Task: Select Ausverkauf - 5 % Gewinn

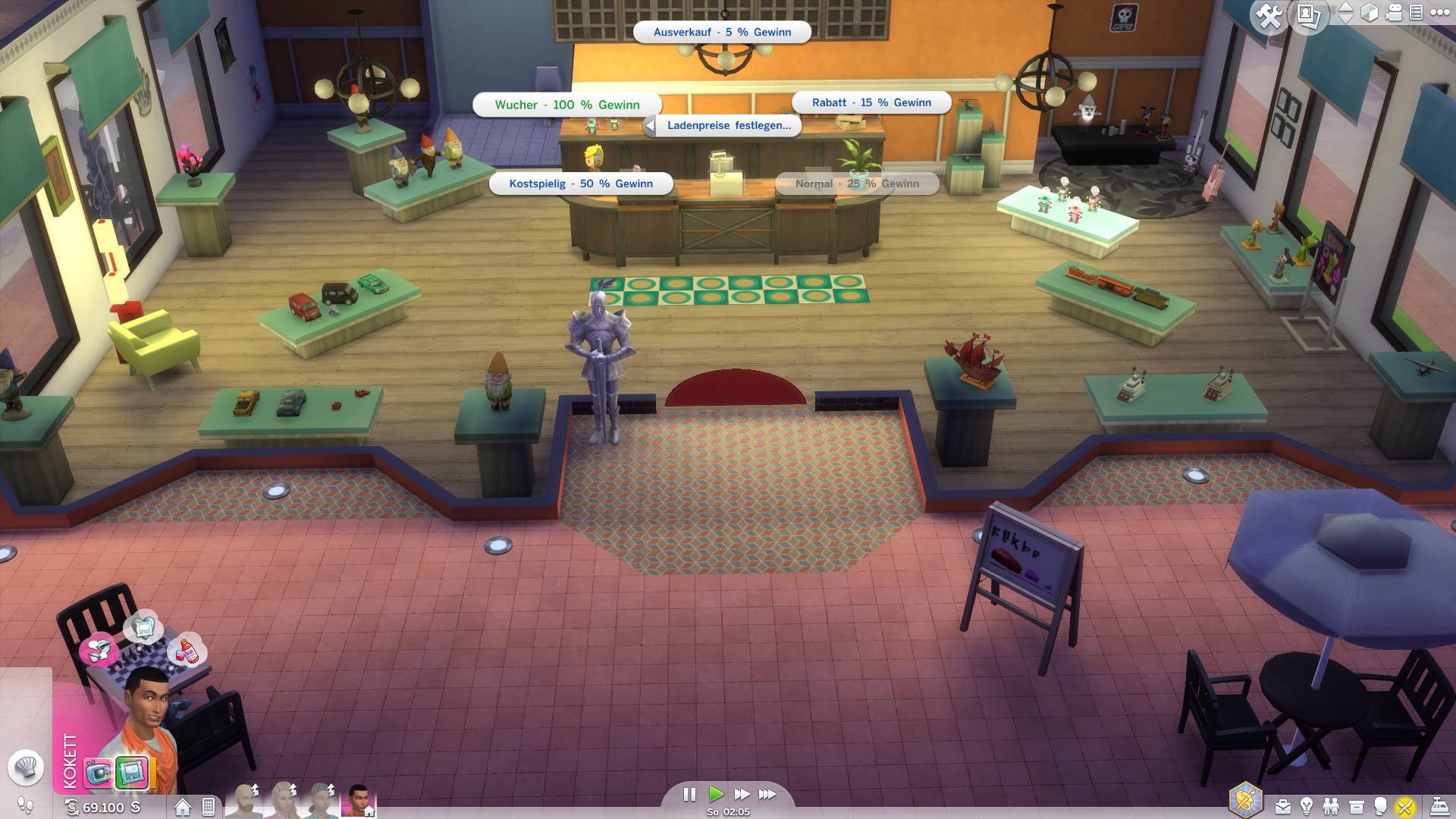Action: (x=722, y=33)
